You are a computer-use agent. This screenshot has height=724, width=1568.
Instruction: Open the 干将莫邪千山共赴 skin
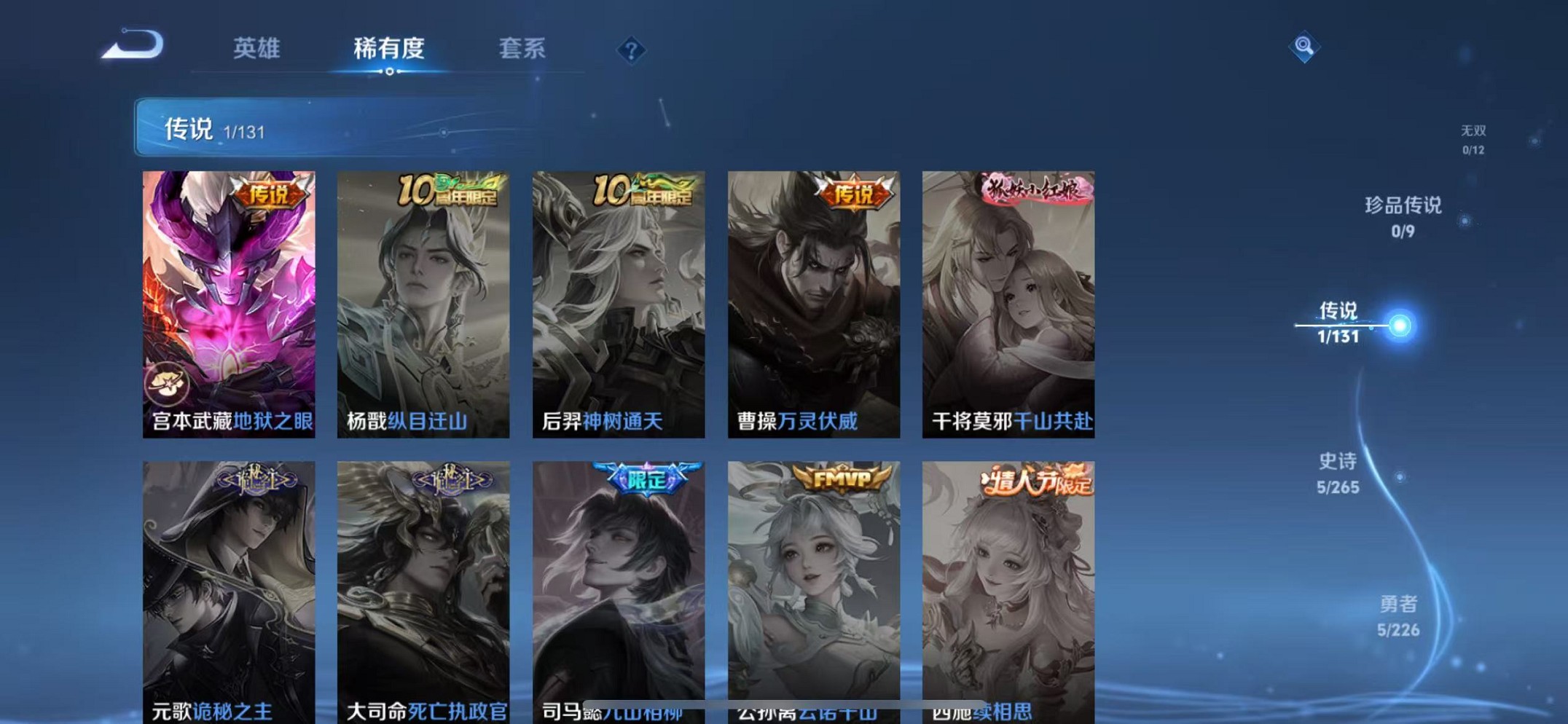[1006, 302]
